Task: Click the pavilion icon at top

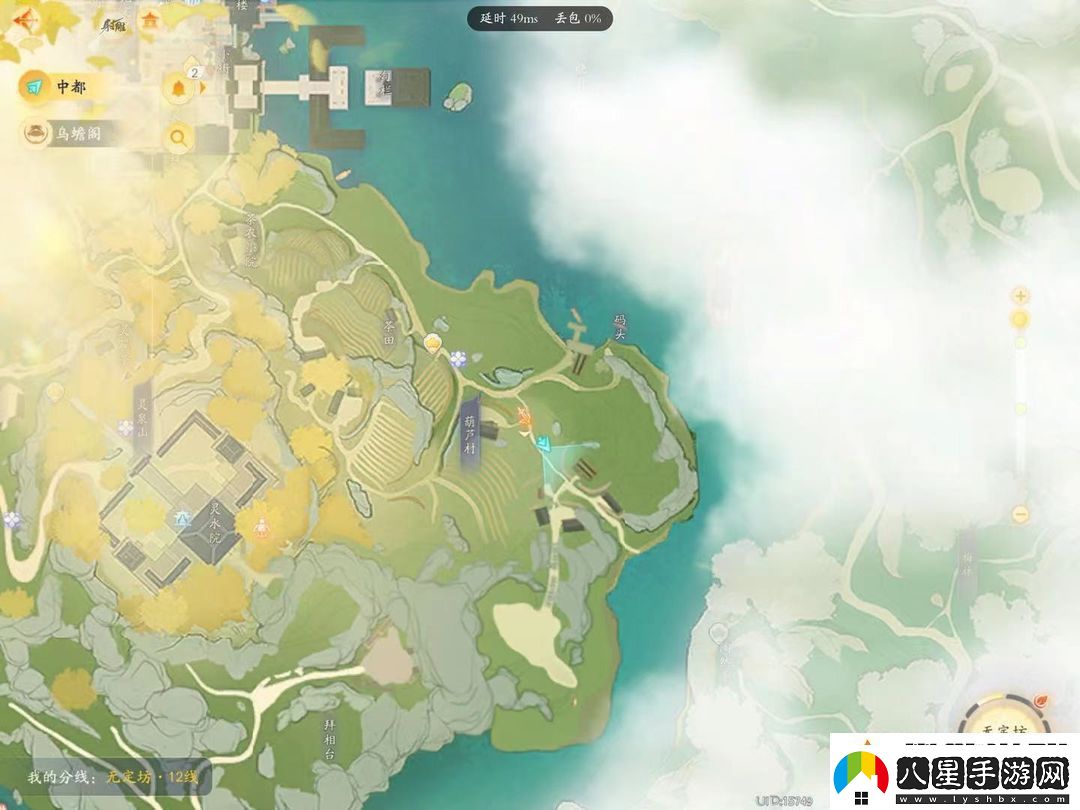Action: click(150, 19)
